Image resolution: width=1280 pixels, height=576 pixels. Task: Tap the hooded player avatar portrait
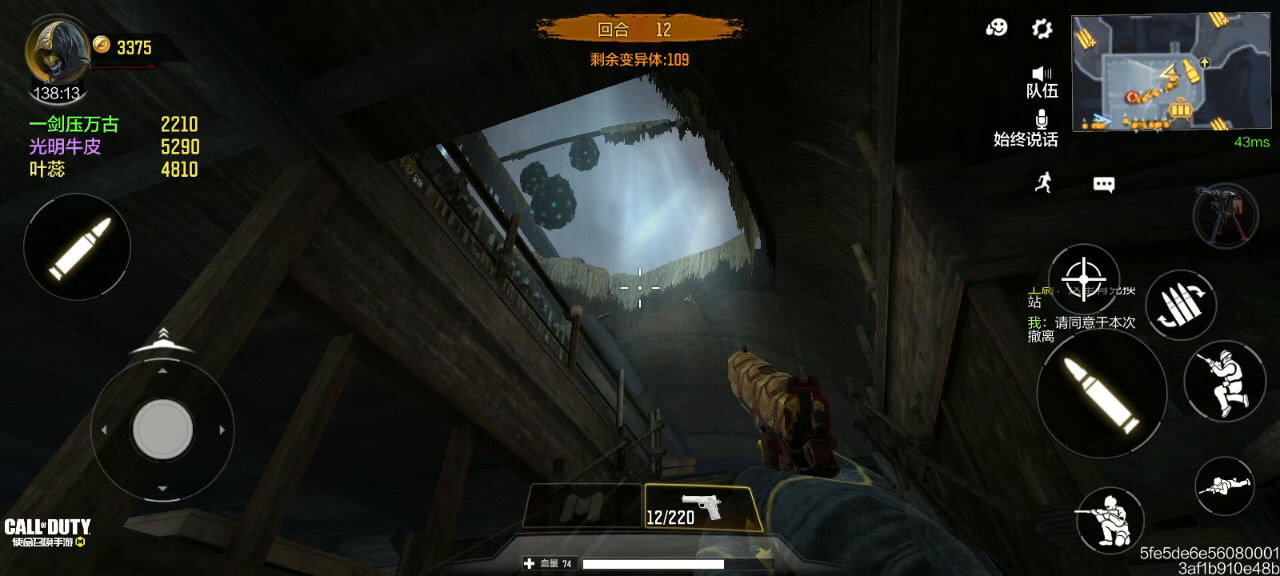click(55, 52)
